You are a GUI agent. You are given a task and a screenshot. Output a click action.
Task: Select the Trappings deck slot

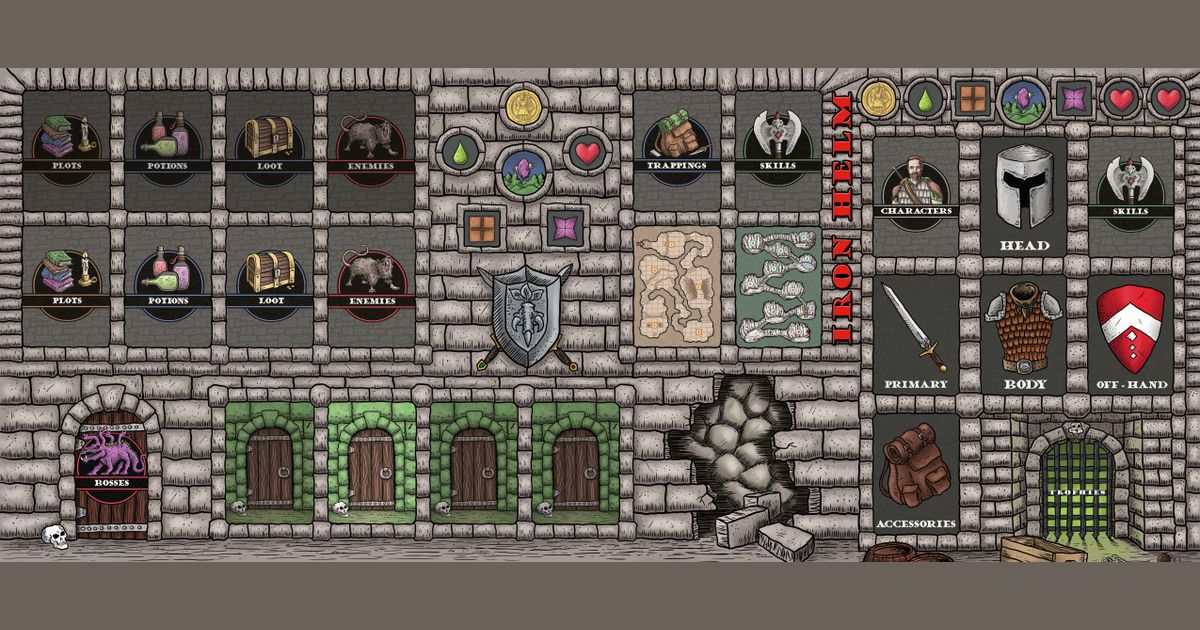click(x=677, y=146)
